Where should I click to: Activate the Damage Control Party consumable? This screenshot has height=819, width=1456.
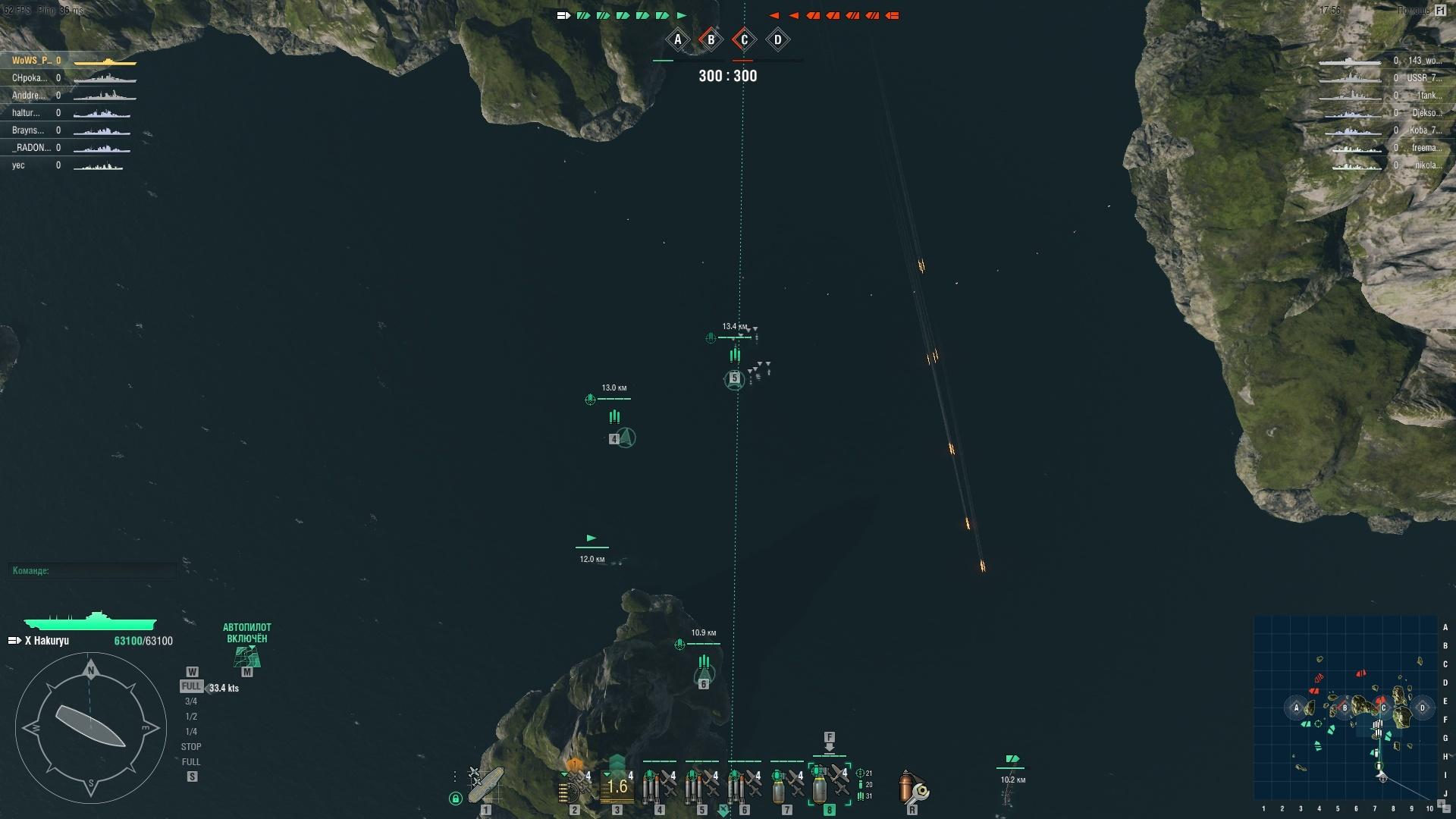[x=912, y=789]
